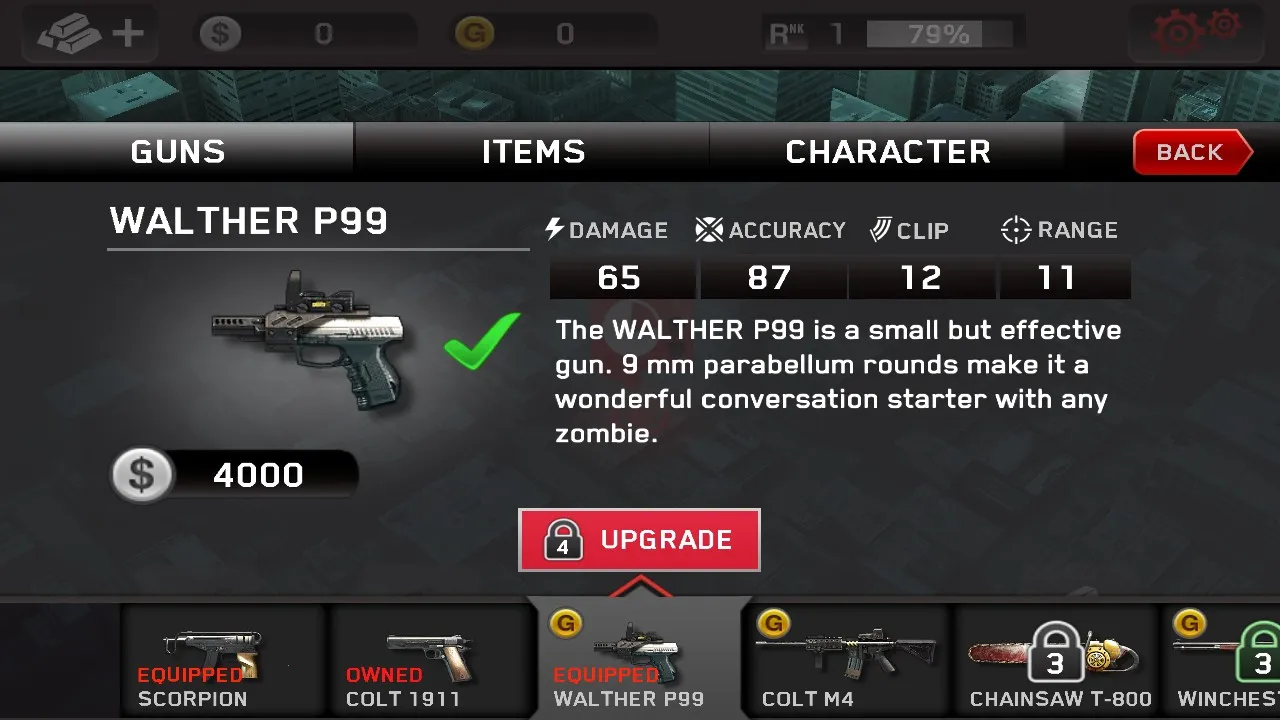
Task: Switch to the ITEMS tab
Action: [x=533, y=151]
